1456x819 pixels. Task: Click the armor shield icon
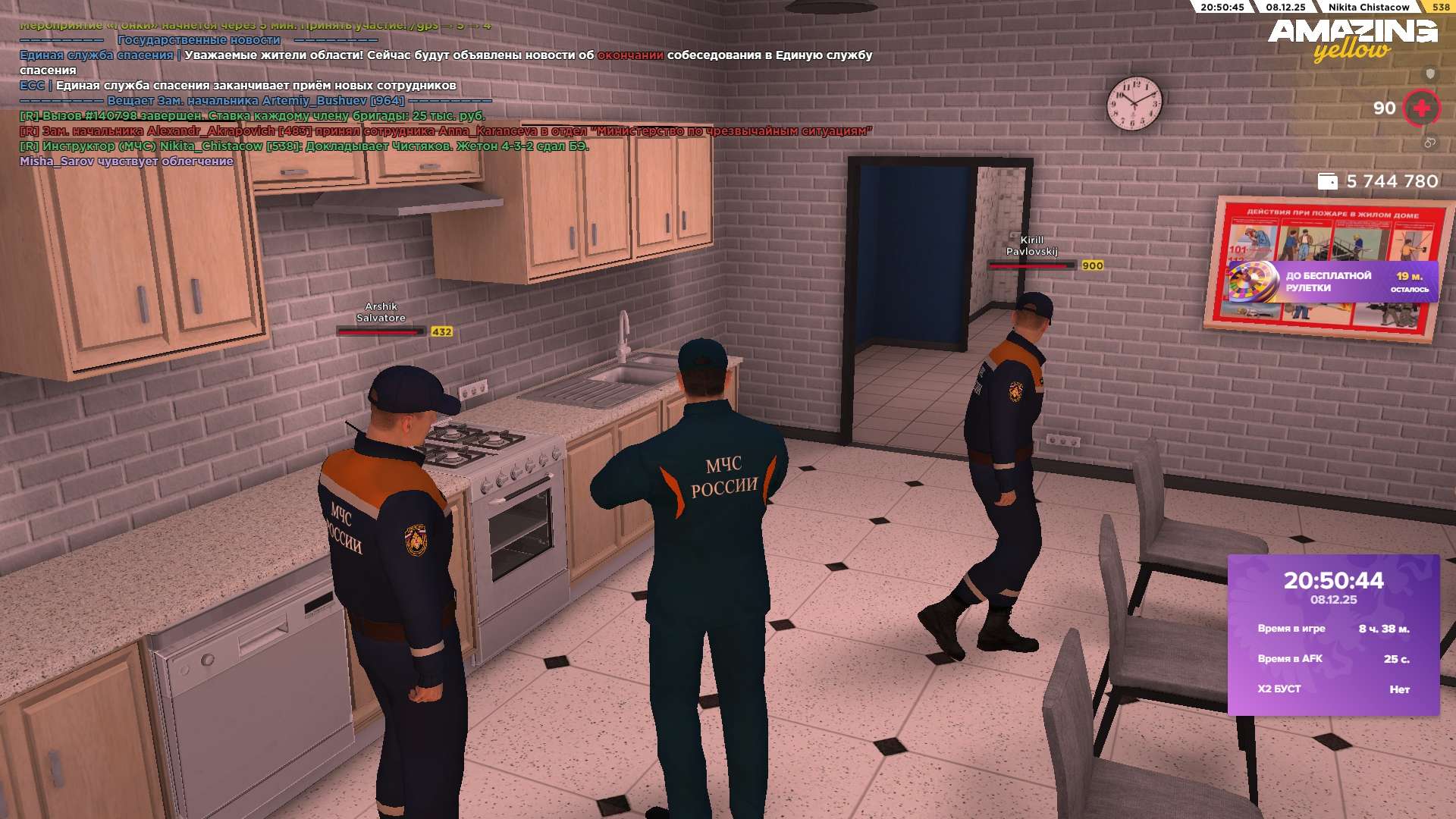point(1430,74)
